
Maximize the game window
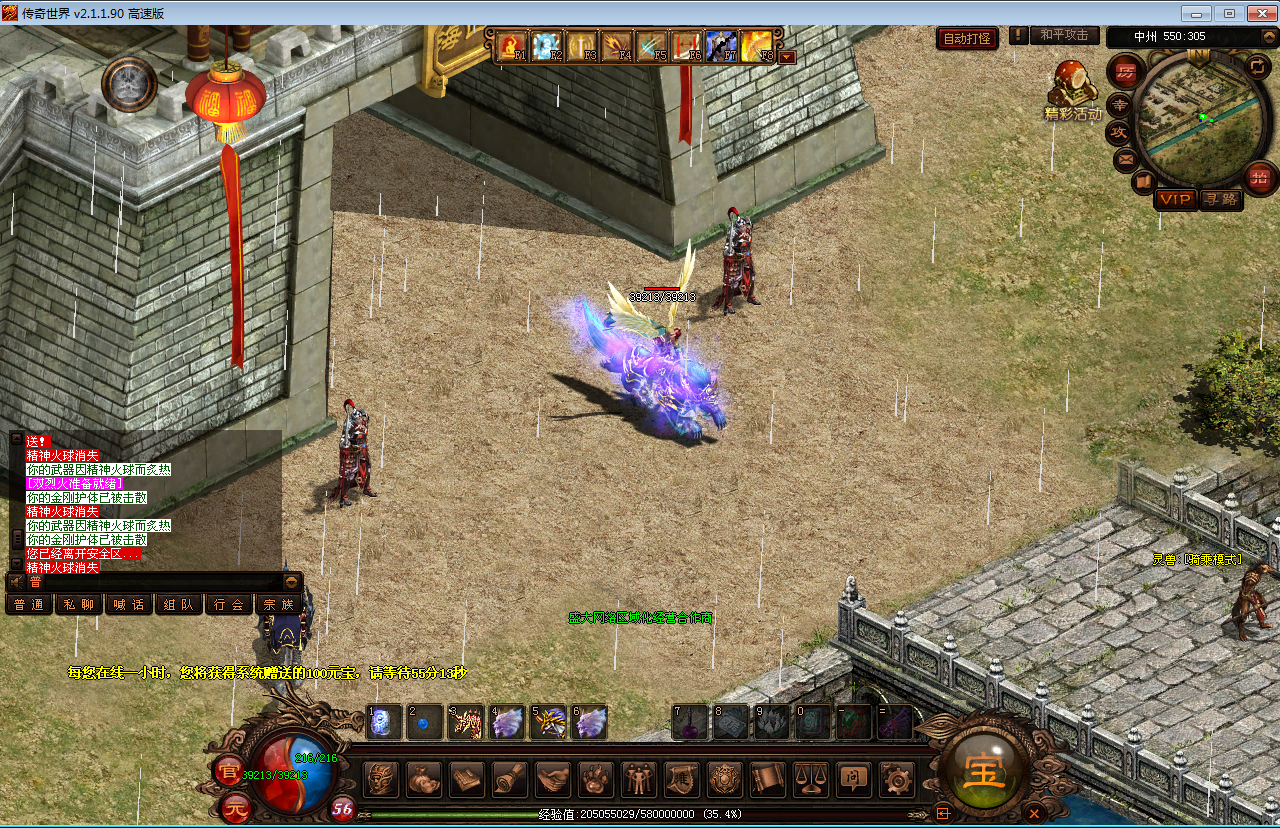point(1229,13)
